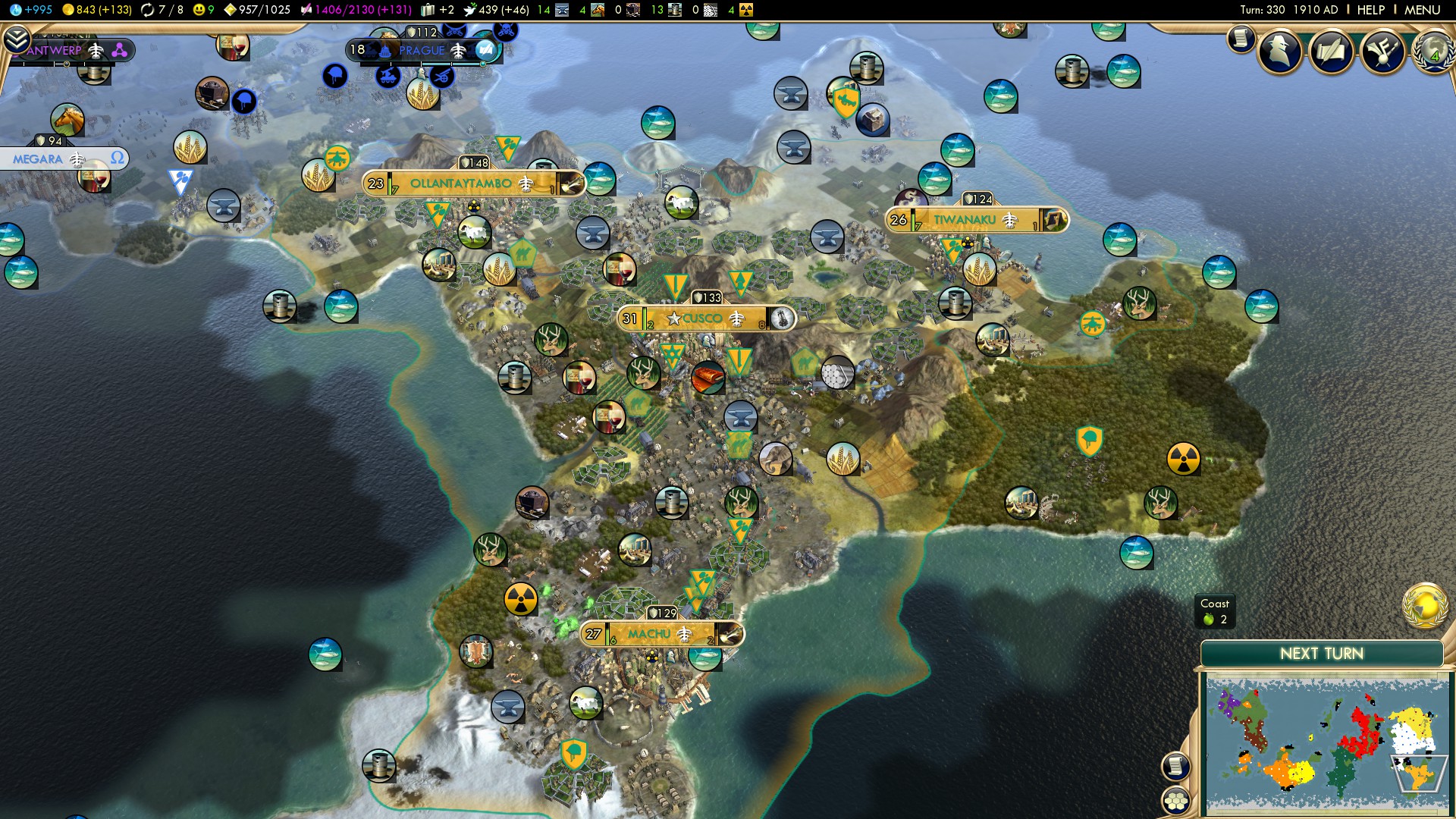Toggle map options with the scroll beside minimap

(1176, 766)
